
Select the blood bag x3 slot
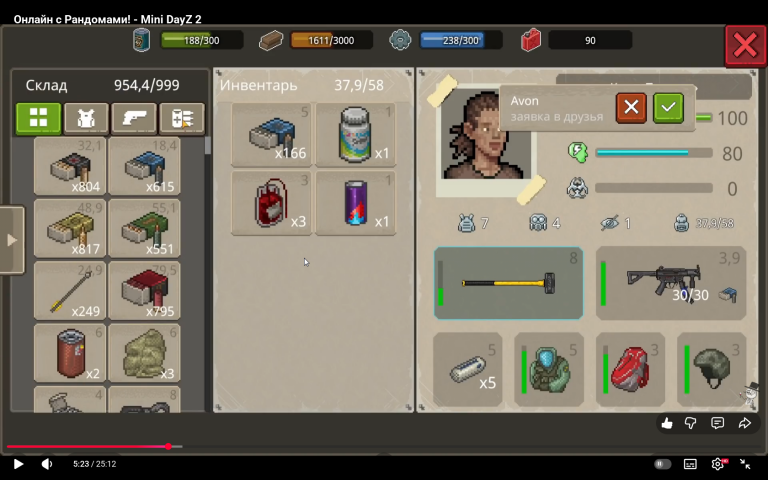pyautogui.click(x=272, y=203)
